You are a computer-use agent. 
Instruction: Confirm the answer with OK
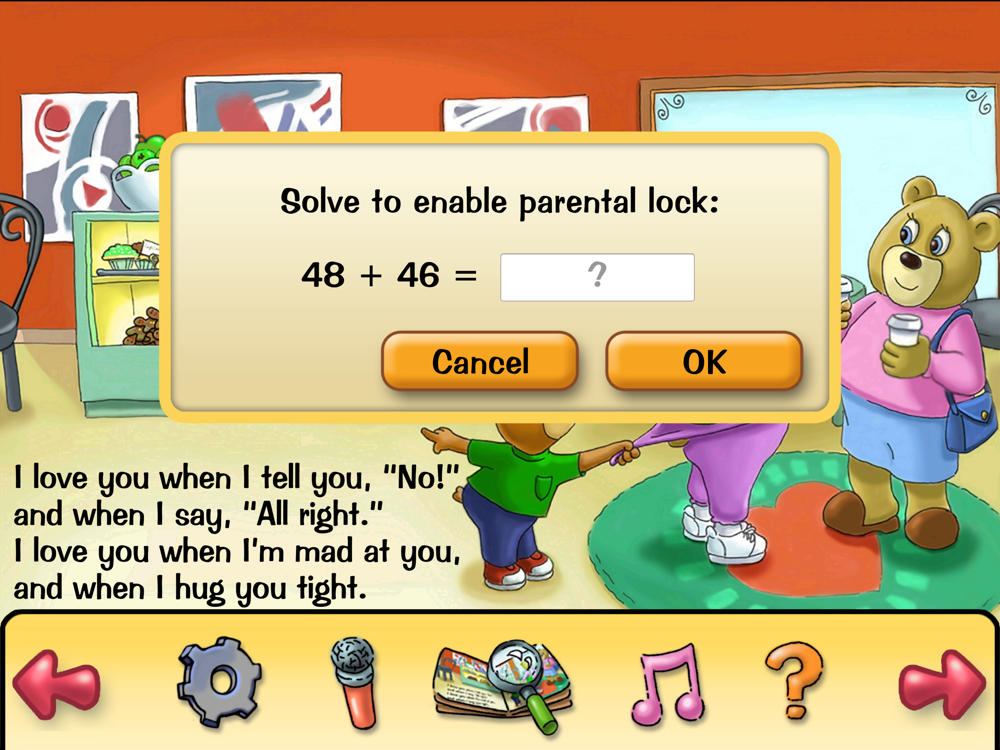click(x=704, y=361)
